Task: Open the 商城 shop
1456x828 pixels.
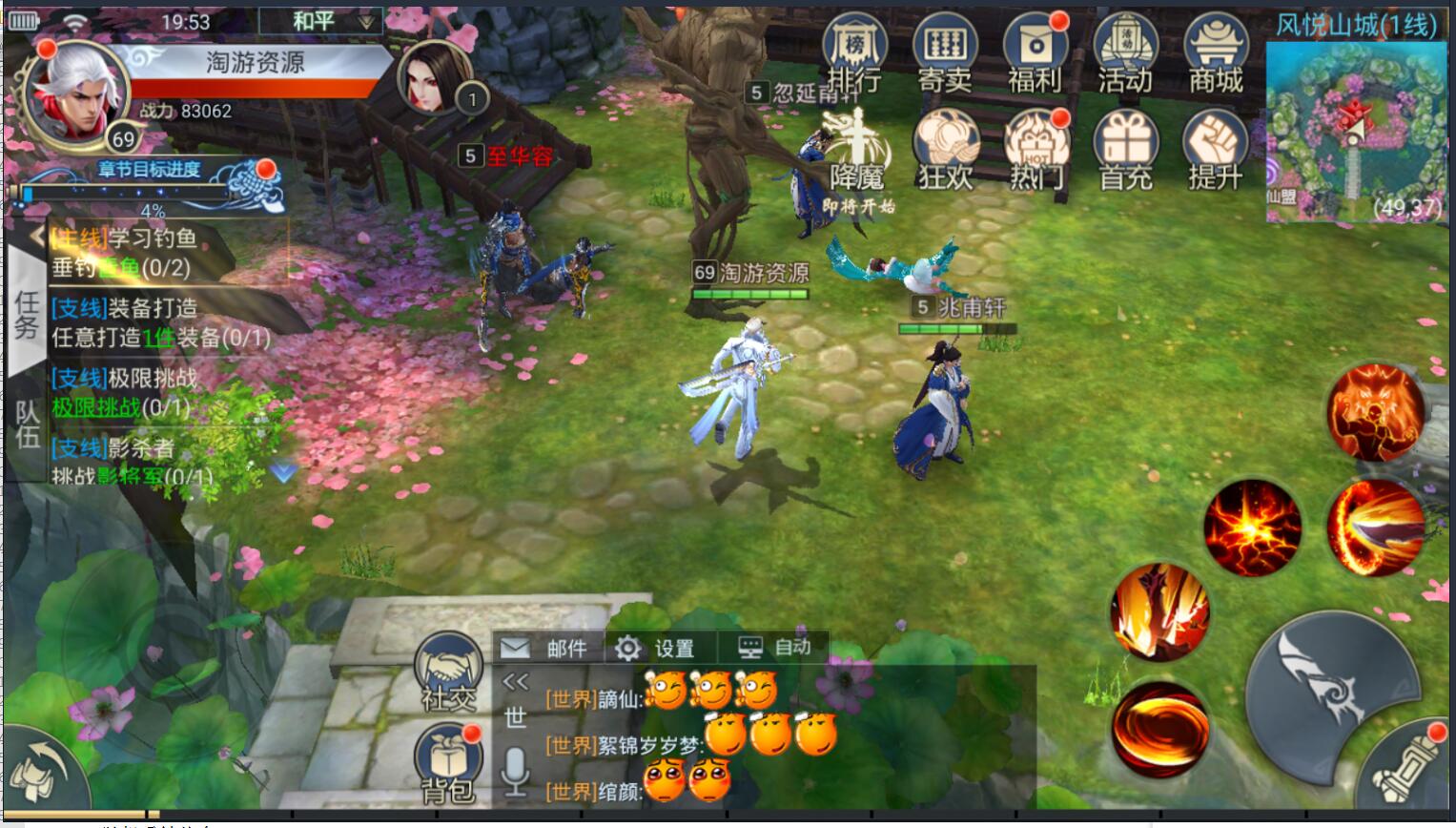Action: coord(1216,53)
